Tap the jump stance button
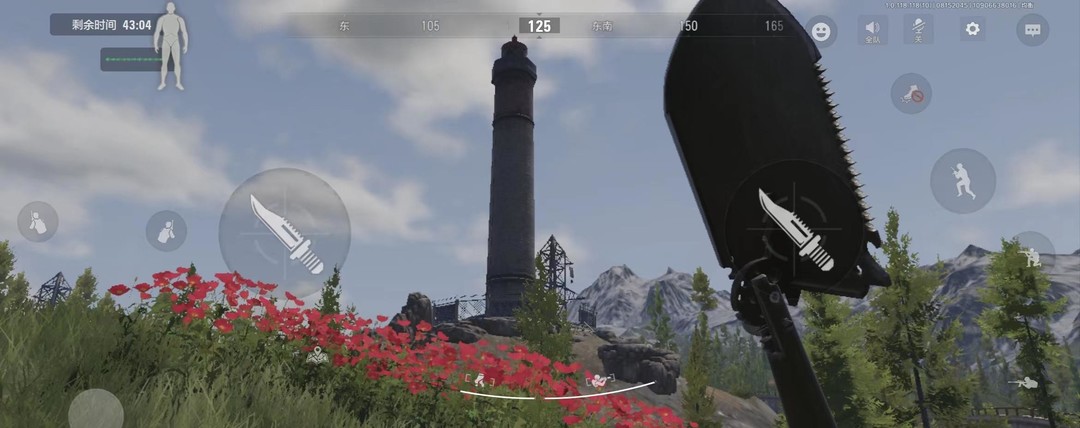The width and height of the screenshot is (1080, 428). tap(962, 181)
